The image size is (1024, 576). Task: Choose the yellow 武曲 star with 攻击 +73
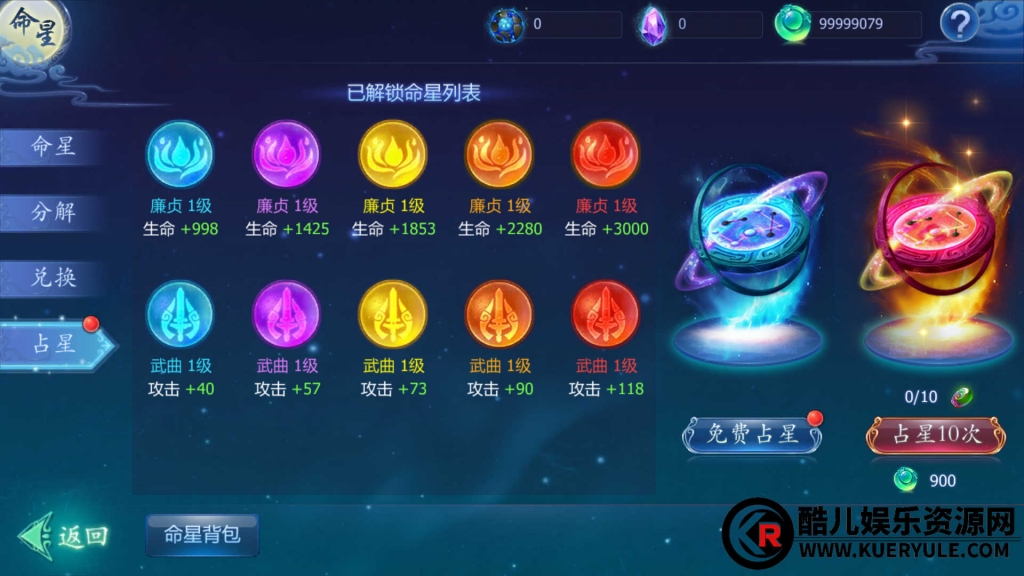(x=392, y=315)
